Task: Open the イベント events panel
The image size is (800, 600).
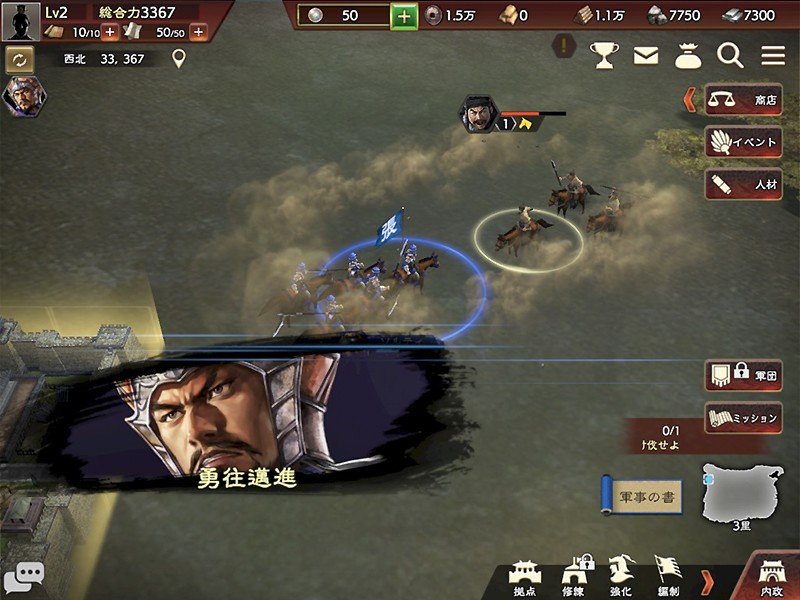Action: pyautogui.click(x=744, y=142)
